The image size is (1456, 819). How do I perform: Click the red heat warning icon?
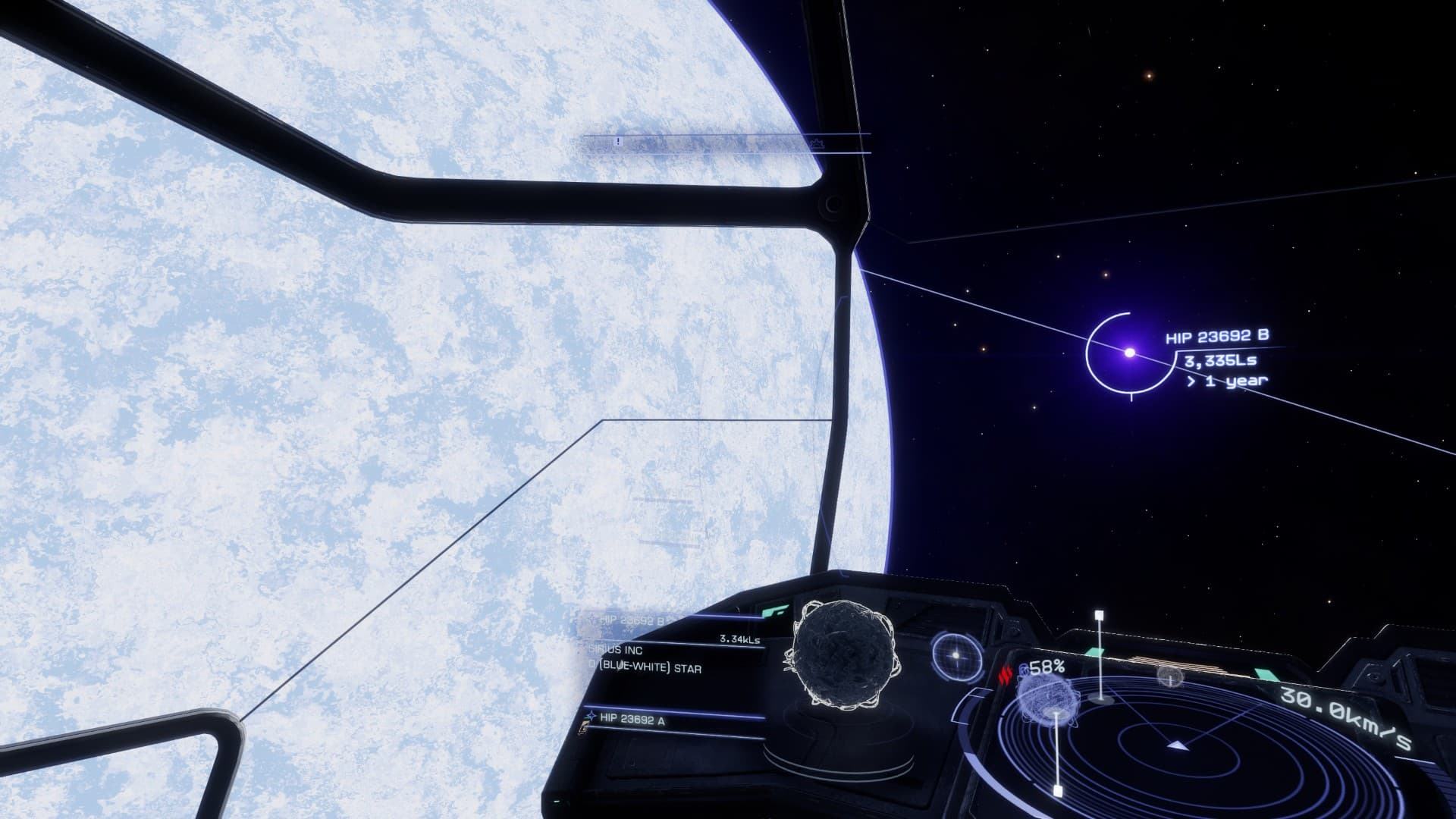tap(1007, 676)
